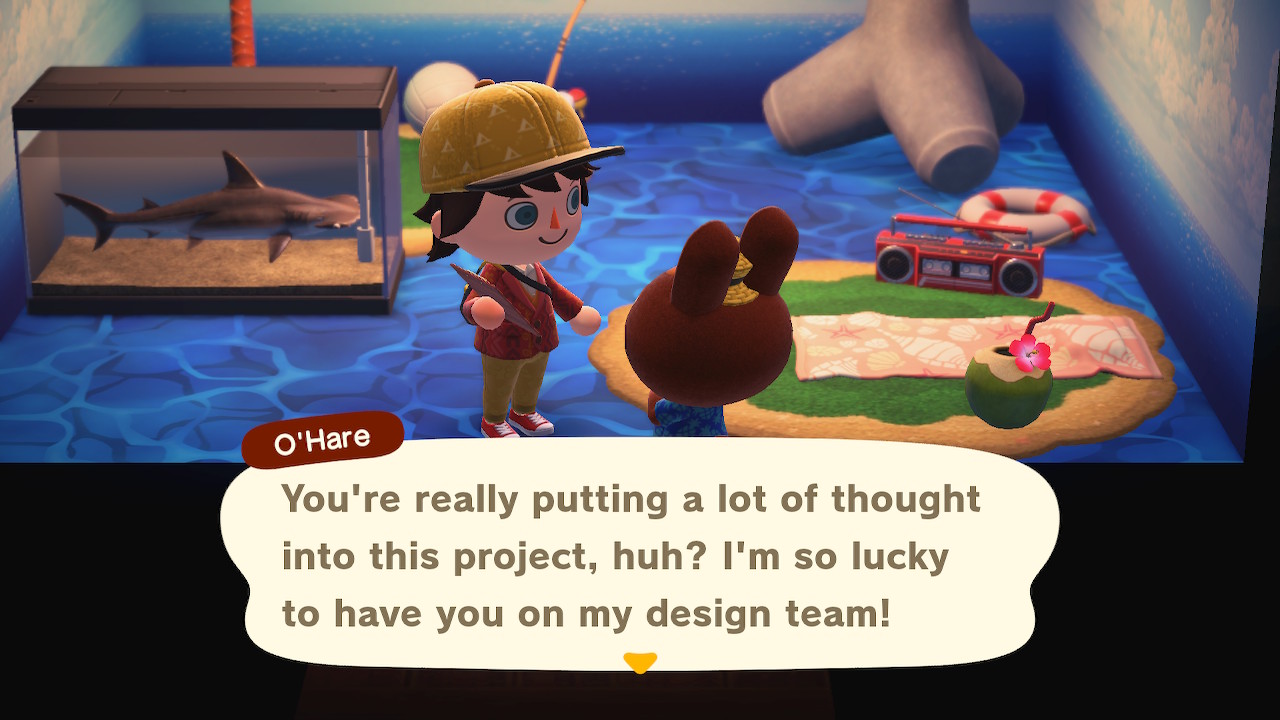This screenshot has height=720, width=1280.
Task: Advance dialogue with the yellow arrow indicator
Action: pyautogui.click(x=640, y=662)
